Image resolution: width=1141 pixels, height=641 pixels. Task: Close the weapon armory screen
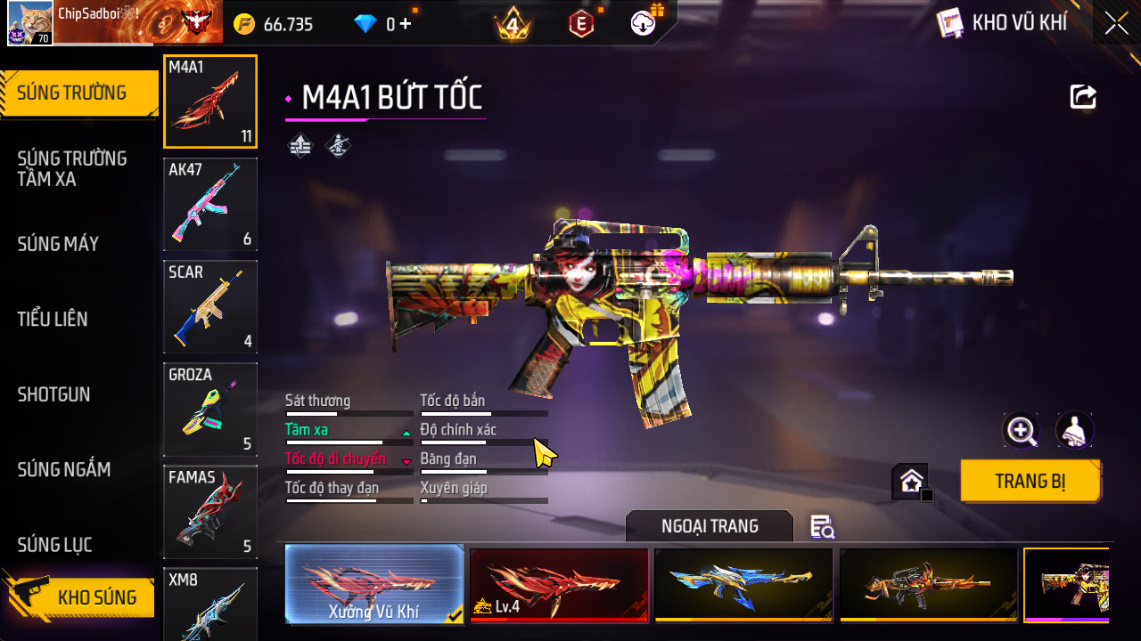1115,24
